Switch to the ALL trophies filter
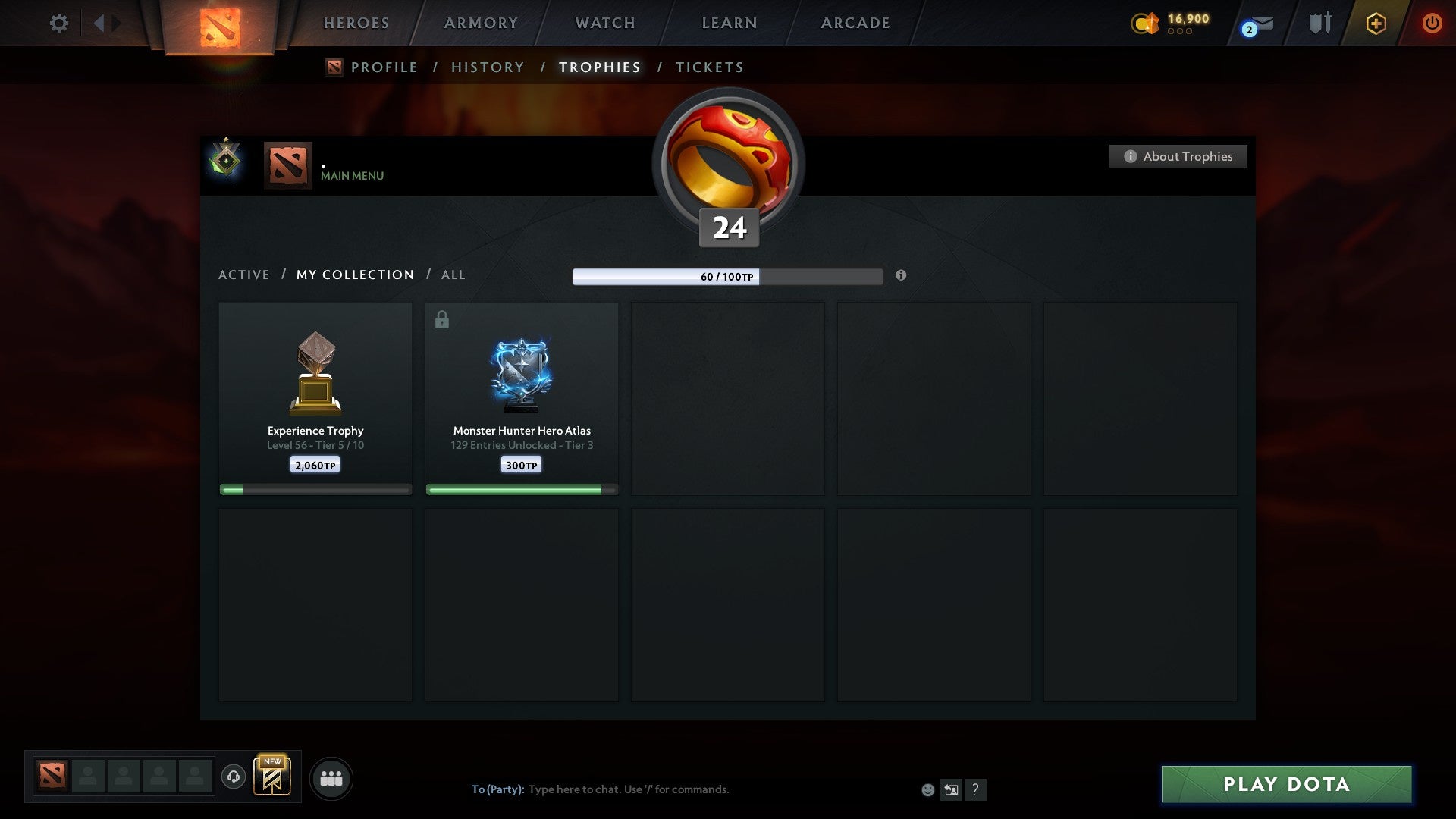This screenshot has width=1456, height=819. click(x=453, y=275)
